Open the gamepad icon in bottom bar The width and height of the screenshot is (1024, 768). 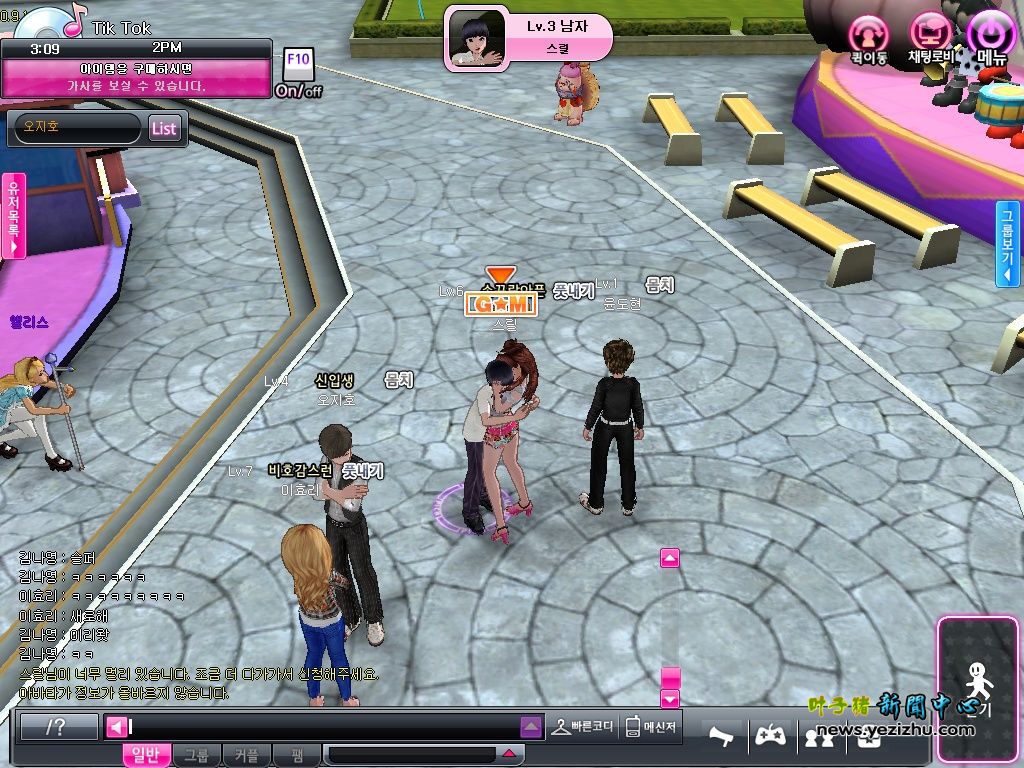pyautogui.click(x=768, y=736)
